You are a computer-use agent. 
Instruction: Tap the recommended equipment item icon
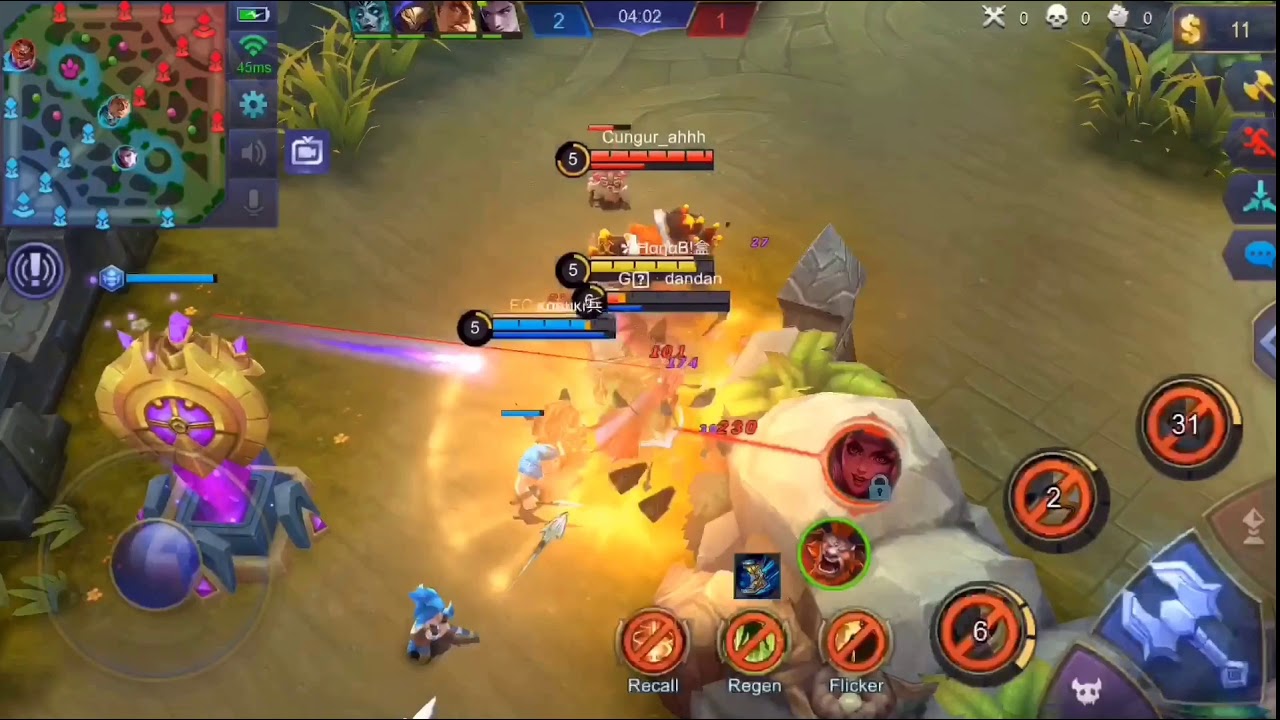pyautogui.click(x=757, y=577)
